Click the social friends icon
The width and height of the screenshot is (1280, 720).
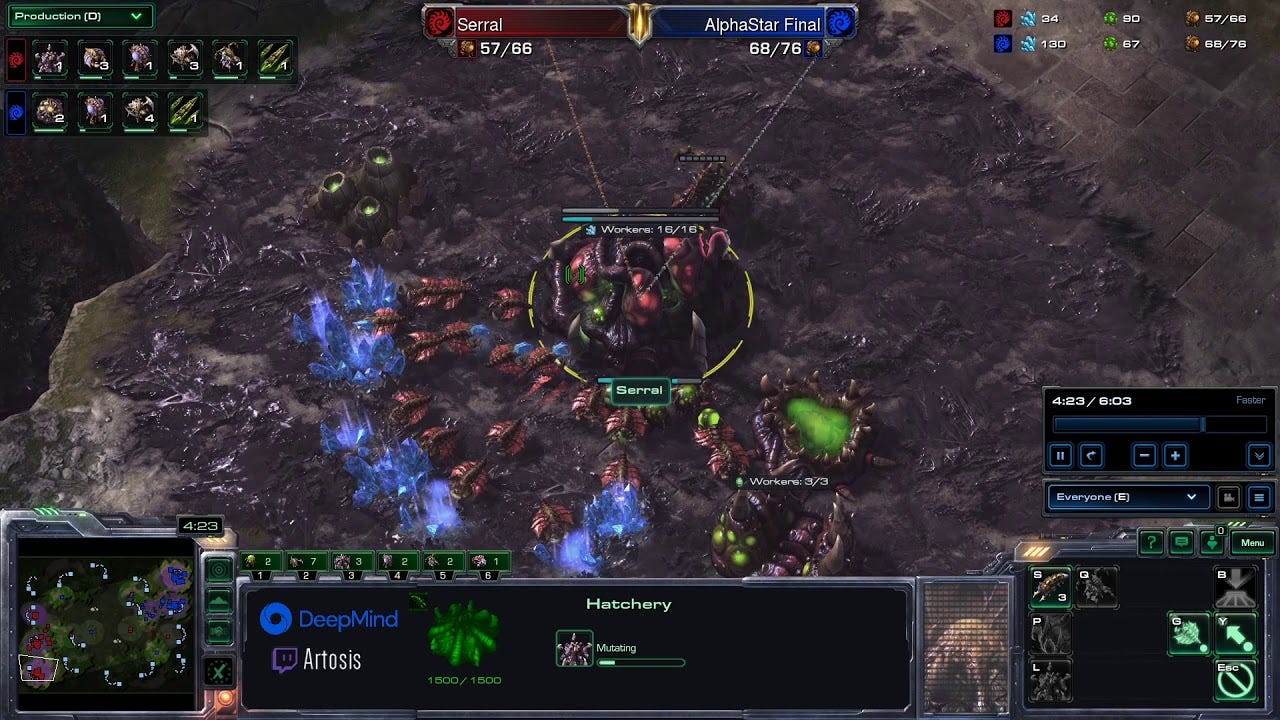(x=1213, y=542)
